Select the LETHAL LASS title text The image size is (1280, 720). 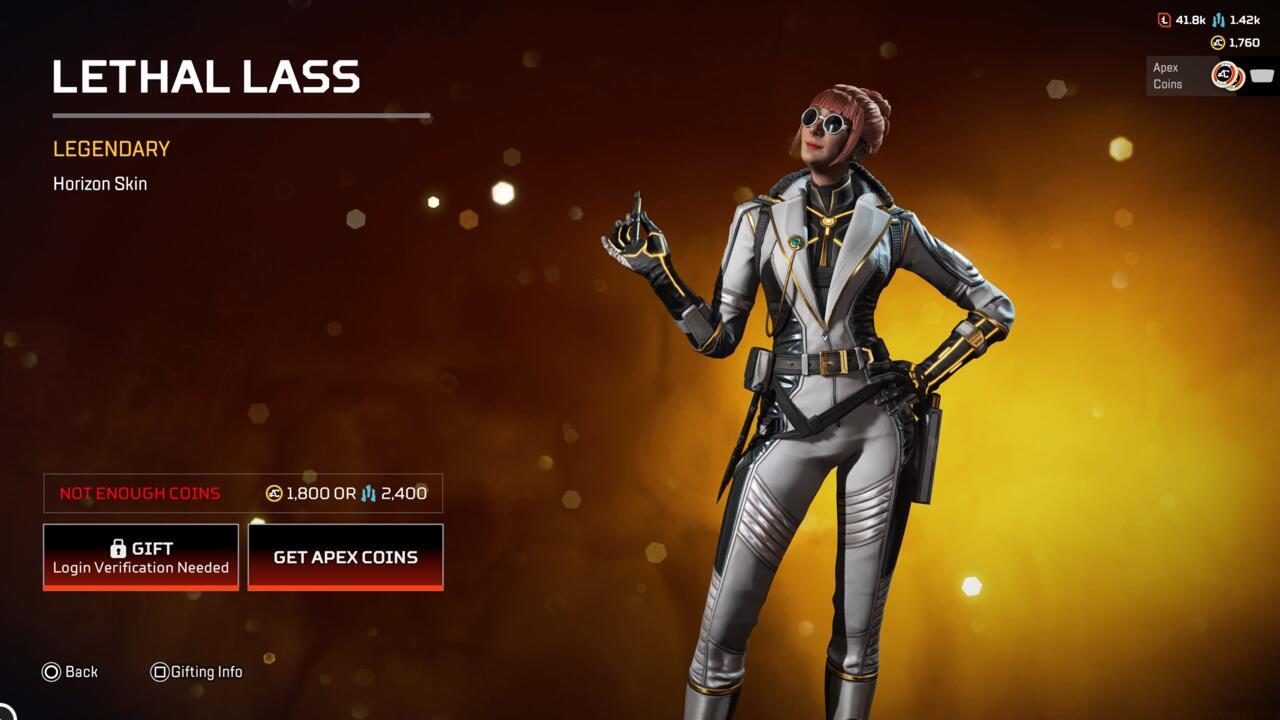pyautogui.click(x=207, y=76)
